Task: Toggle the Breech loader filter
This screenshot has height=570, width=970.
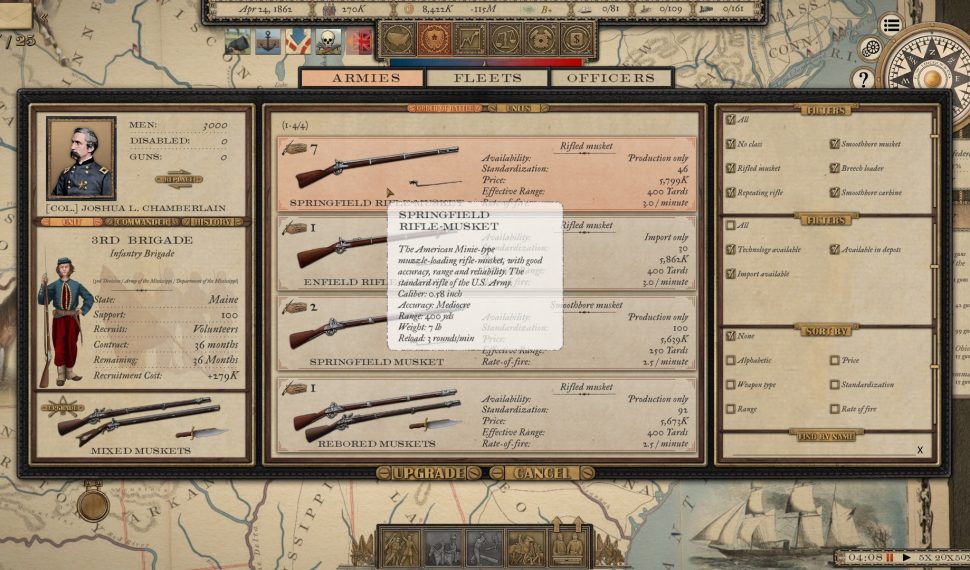Action: pyautogui.click(x=834, y=168)
